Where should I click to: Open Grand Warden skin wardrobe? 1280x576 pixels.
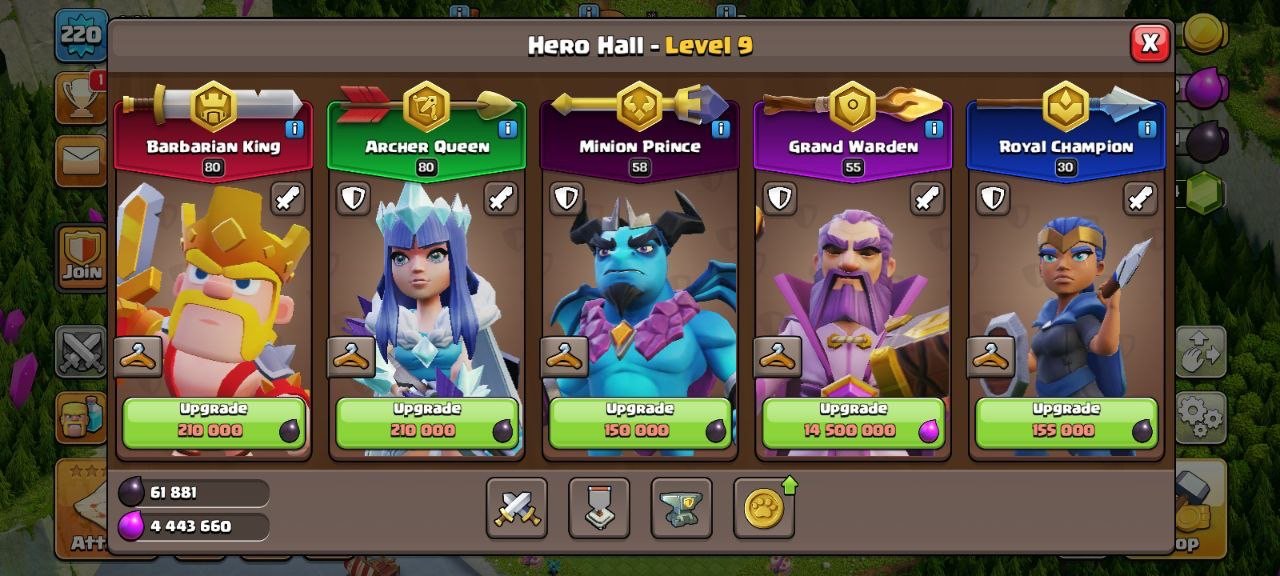tap(778, 356)
